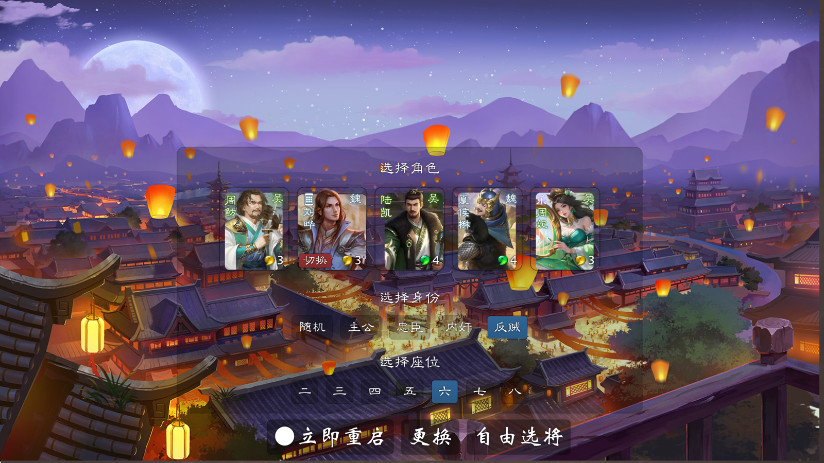Select the 主公 identity option
This screenshot has width=824, height=463.
(361, 327)
